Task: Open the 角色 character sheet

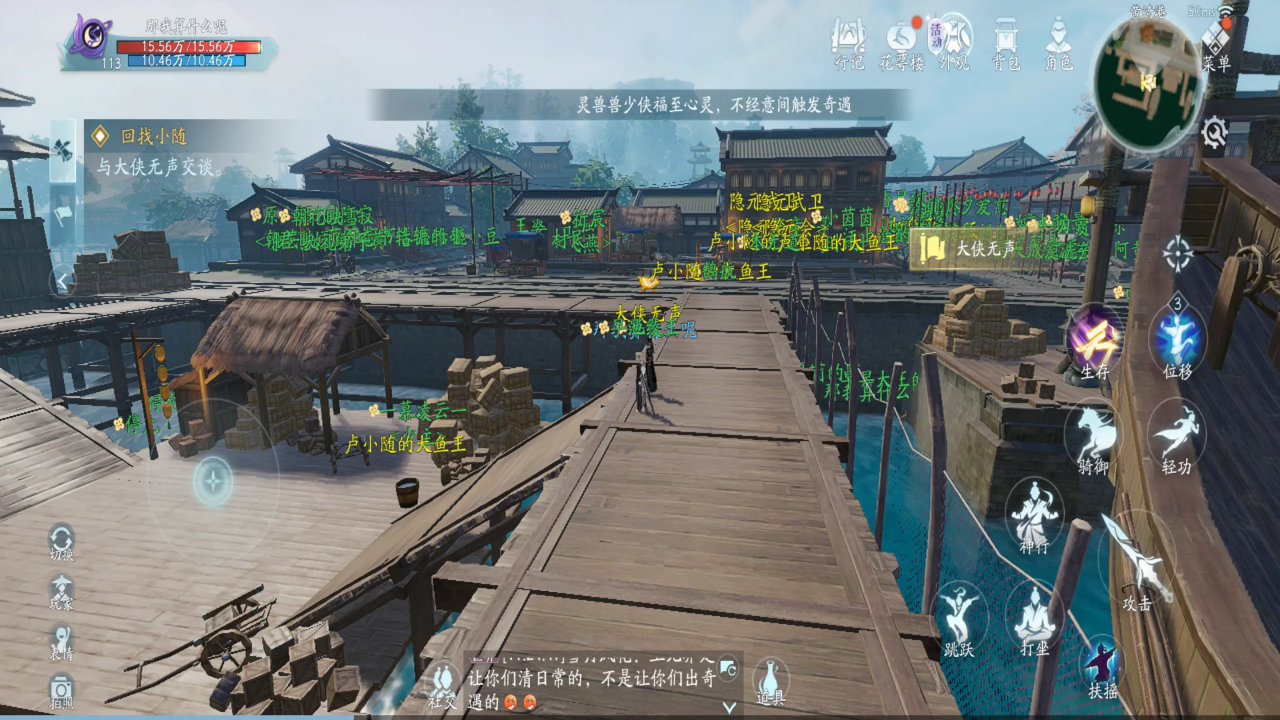Action: [1059, 43]
